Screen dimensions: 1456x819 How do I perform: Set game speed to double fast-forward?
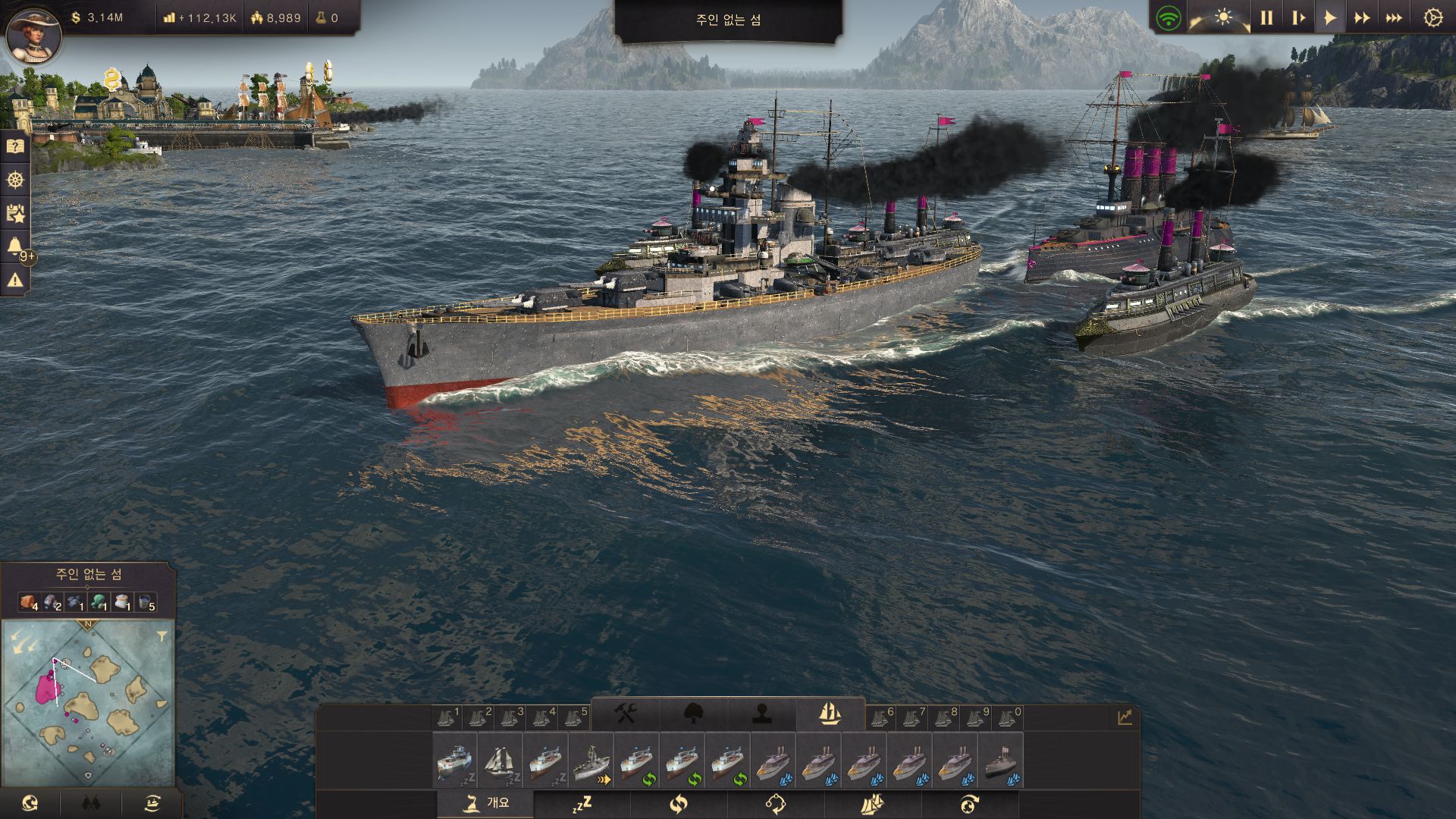pos(1362,18)
